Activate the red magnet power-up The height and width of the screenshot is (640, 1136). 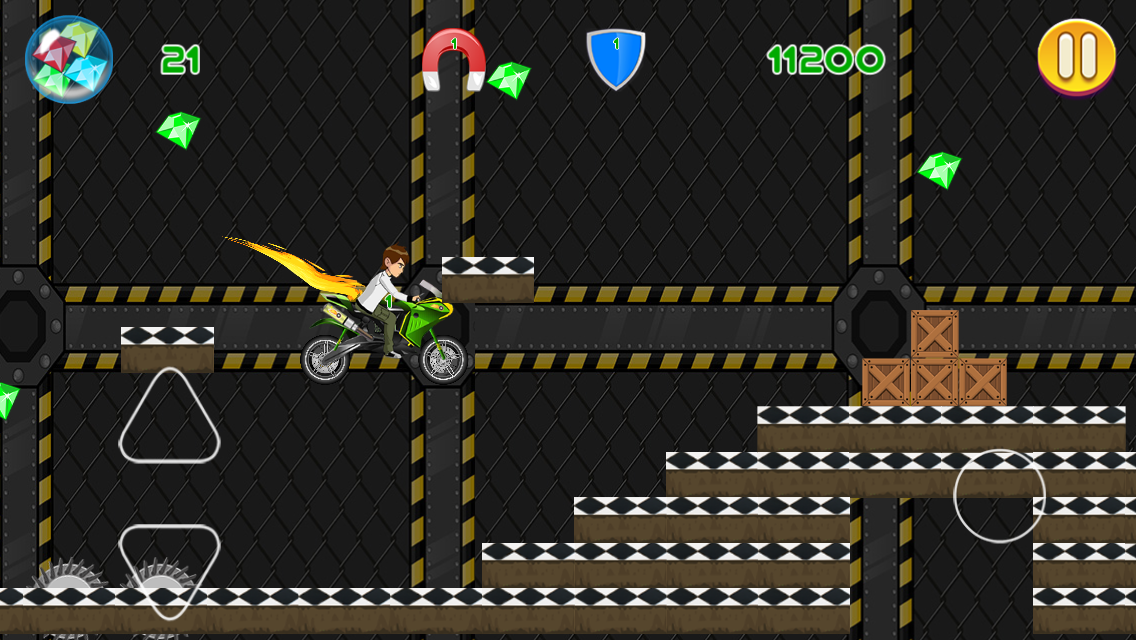pyautogui.click(x=454, y=59)
